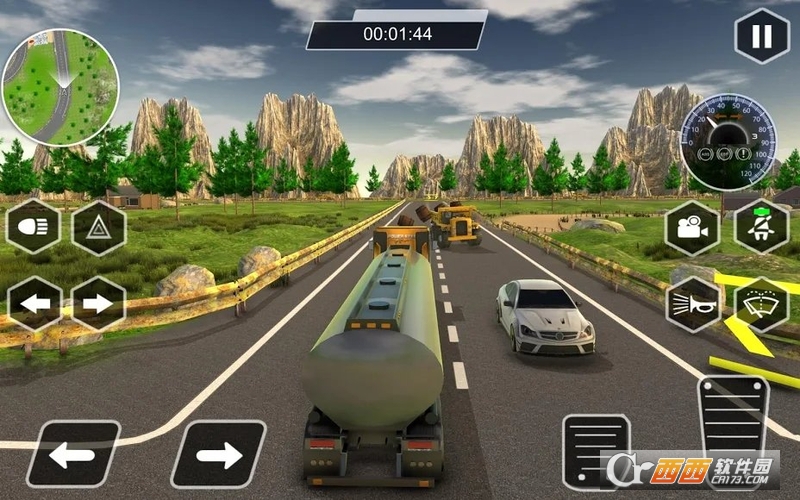Activate the right turn signal hexagon
800x500 pixels.
tap(98, 302)
